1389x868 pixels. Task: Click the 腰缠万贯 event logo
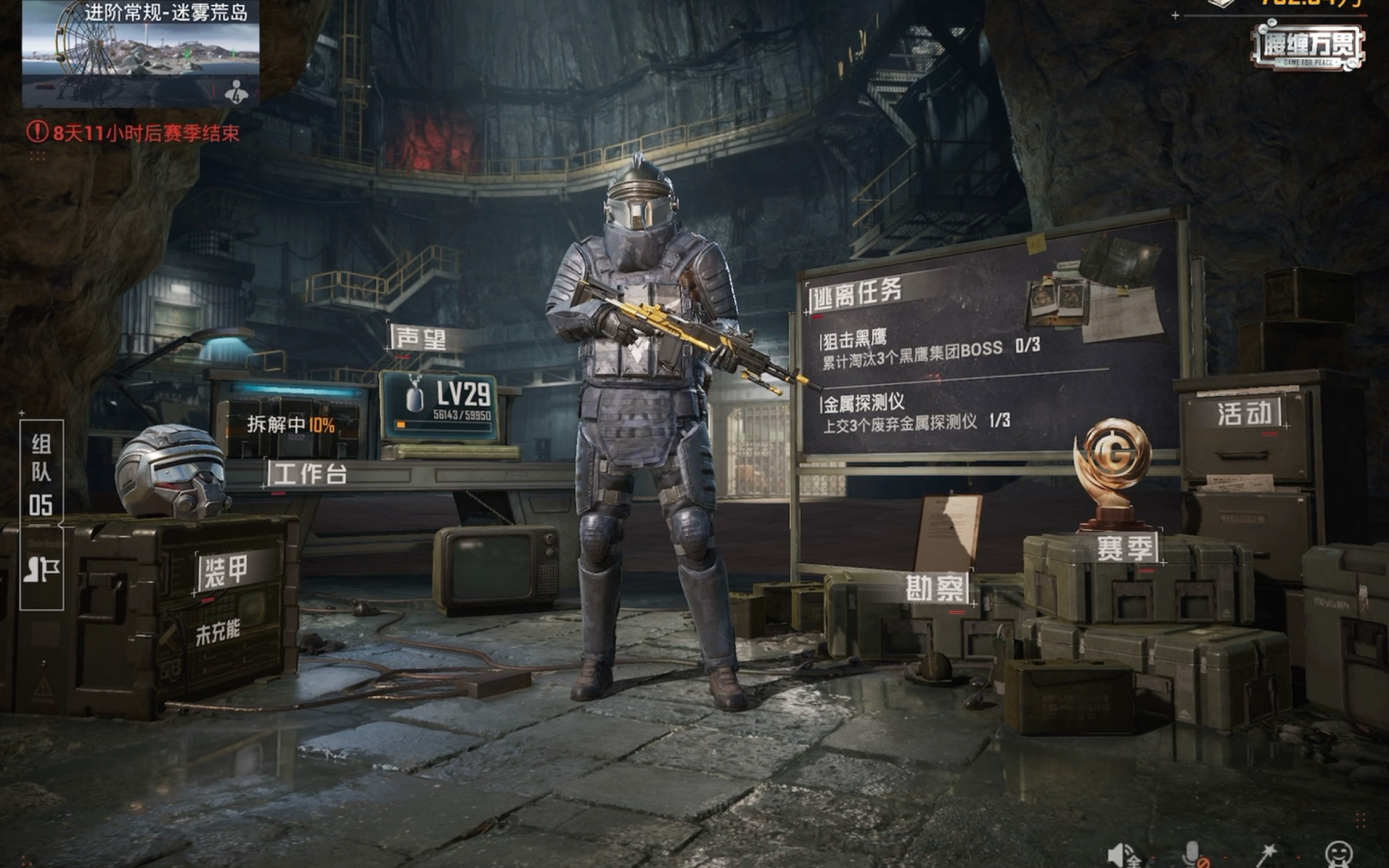click(x=1308, y=46)
